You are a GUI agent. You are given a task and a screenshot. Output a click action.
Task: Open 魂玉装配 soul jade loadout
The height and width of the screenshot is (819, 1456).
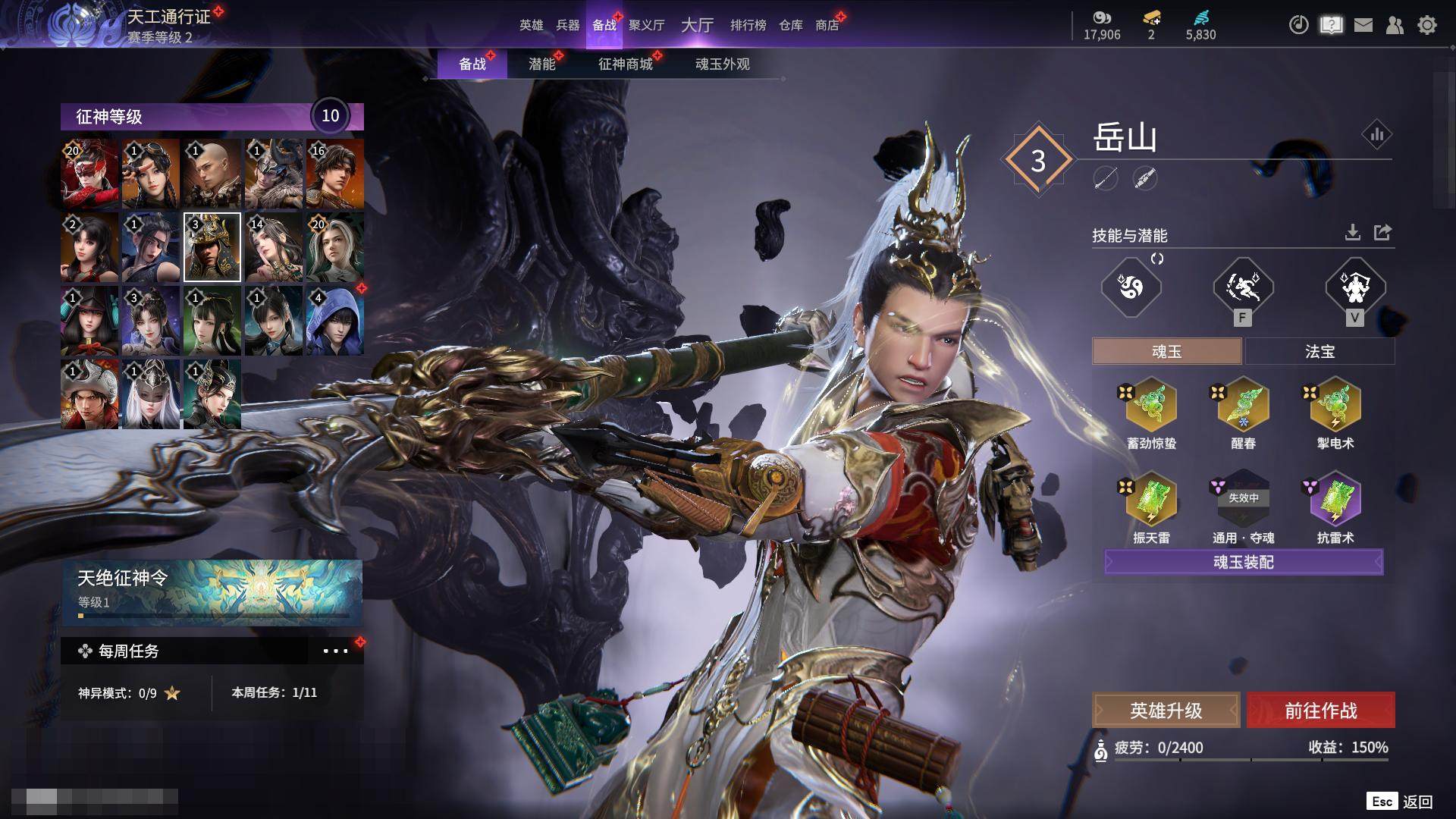(x=1244, y=562)
